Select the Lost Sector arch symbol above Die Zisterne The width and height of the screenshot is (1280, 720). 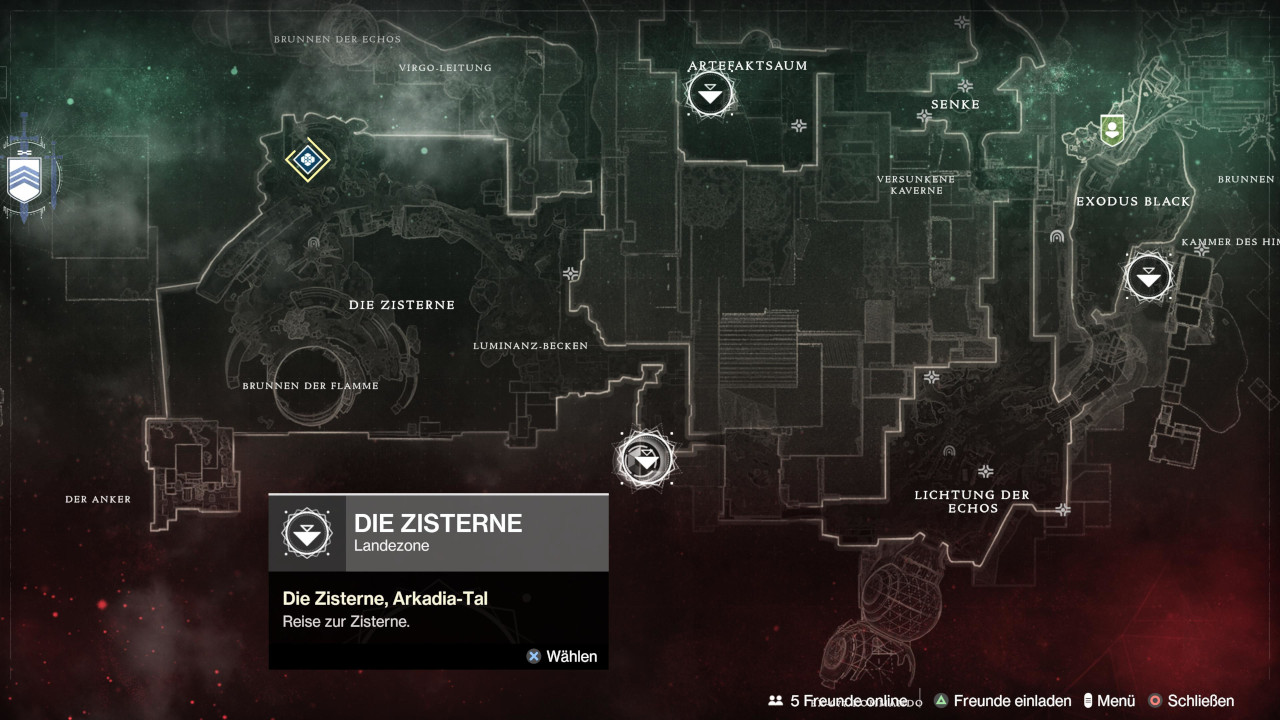click(316, 243)
